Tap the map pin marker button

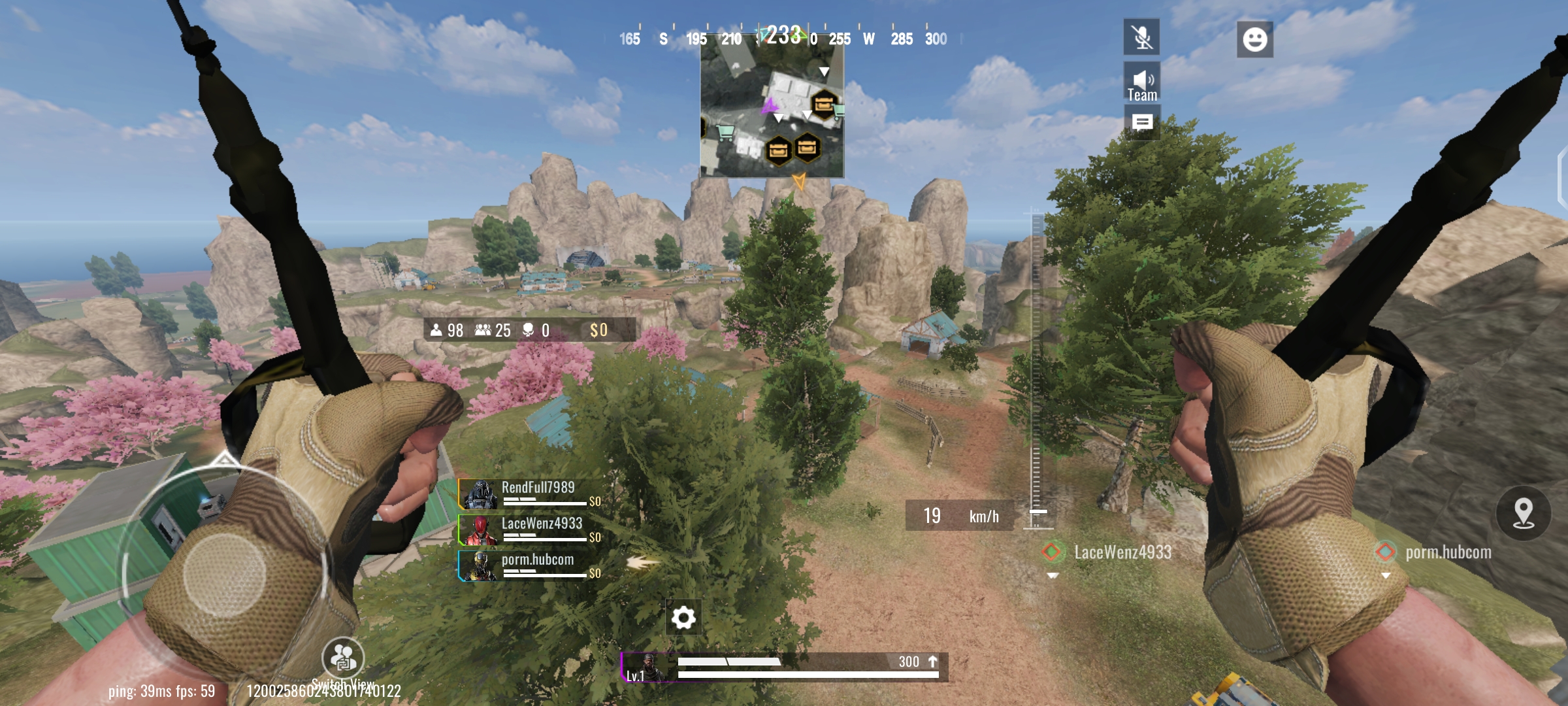pyautogui.click(x=1524, y=513)
